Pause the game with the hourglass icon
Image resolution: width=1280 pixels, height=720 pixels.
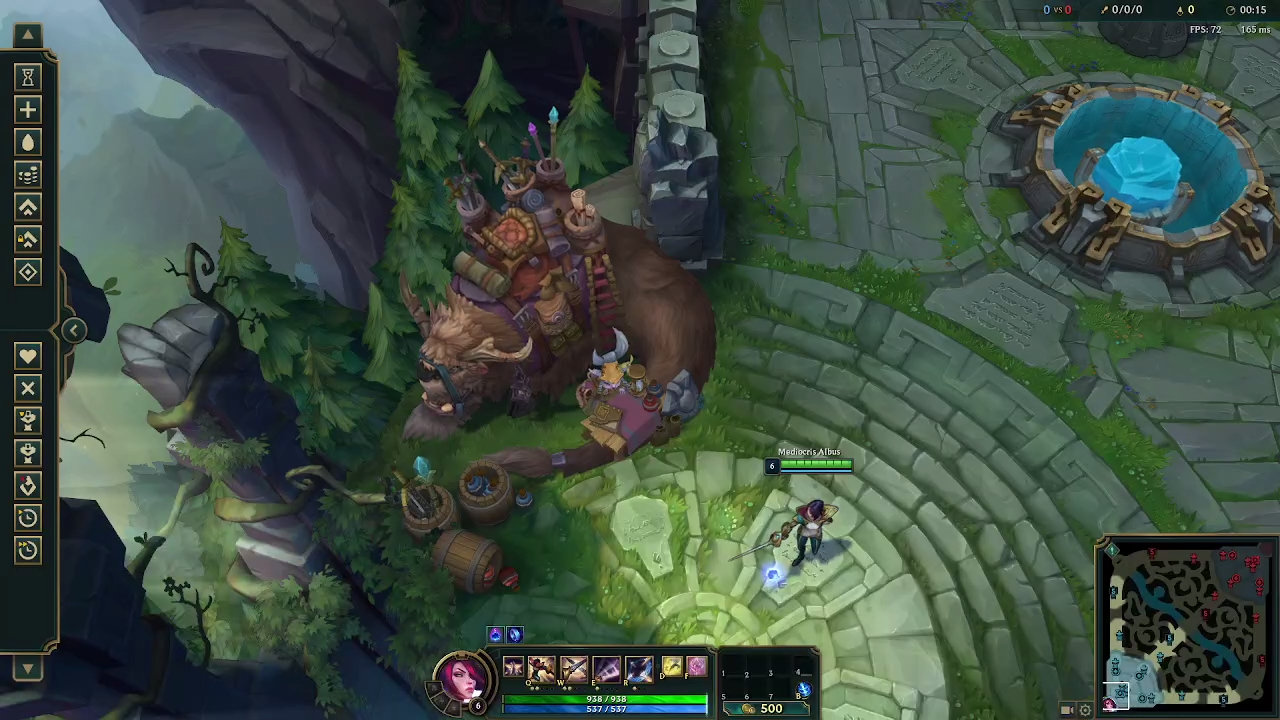coord(27,77)
